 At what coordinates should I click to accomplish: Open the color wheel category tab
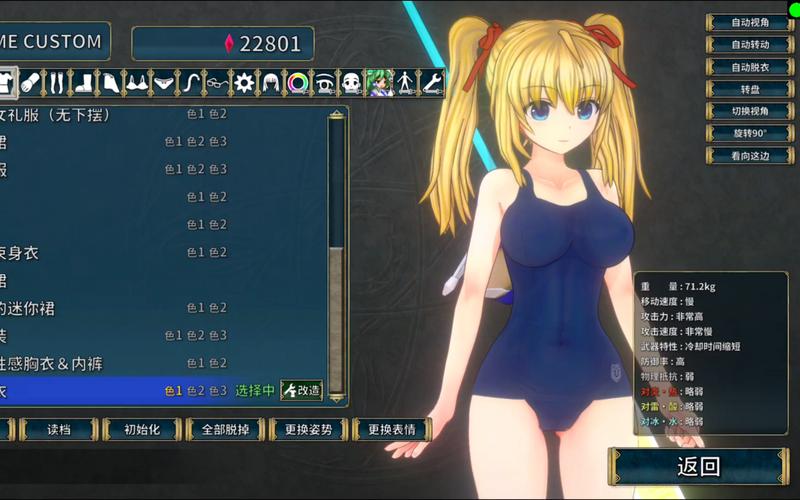(297, 82)
